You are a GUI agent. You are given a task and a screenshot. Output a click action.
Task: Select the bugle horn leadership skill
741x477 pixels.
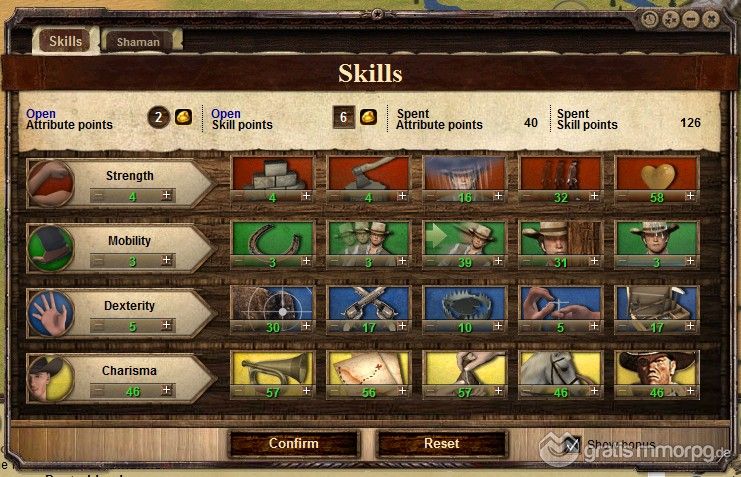click(272, 368)
